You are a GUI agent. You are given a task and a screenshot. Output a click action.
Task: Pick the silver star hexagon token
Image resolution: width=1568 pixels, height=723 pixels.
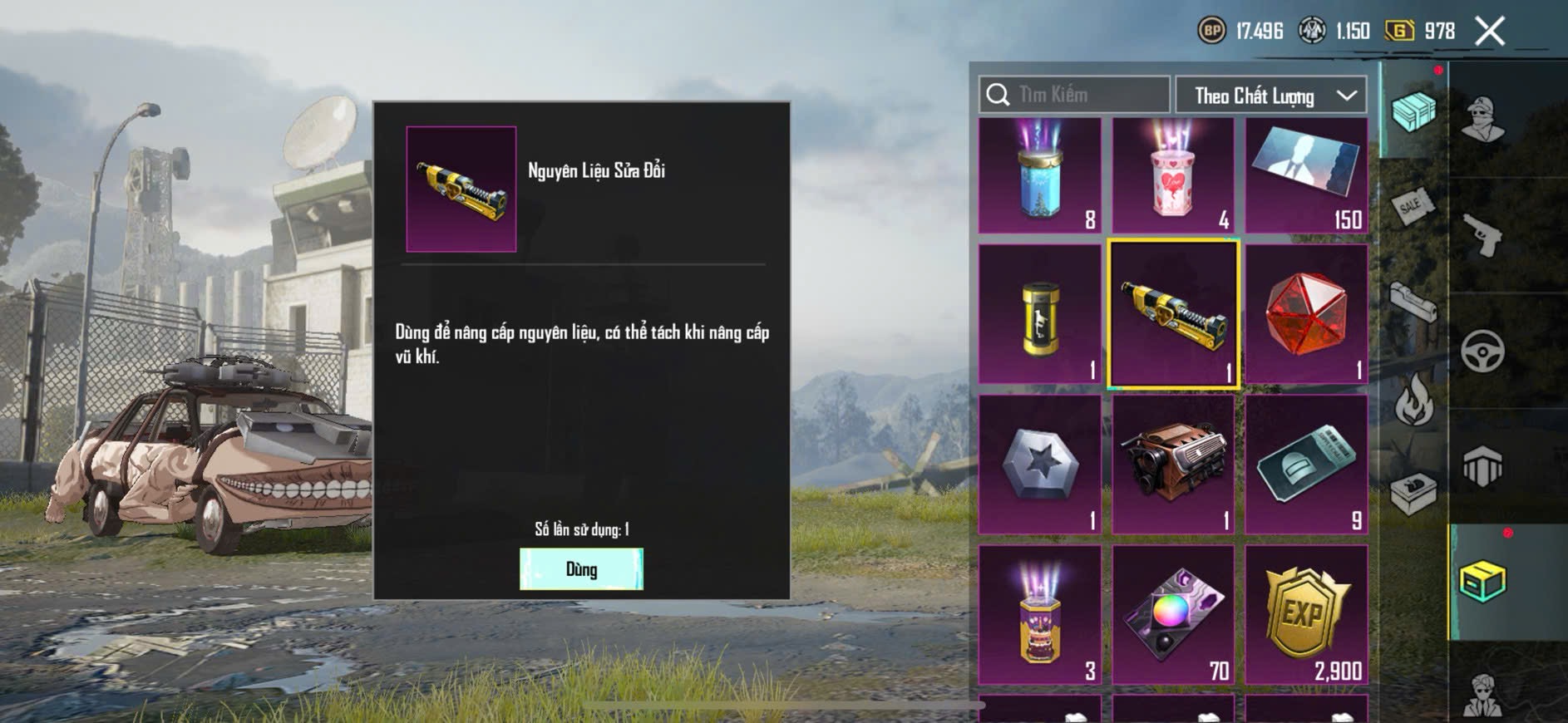tap(1040, 465)
